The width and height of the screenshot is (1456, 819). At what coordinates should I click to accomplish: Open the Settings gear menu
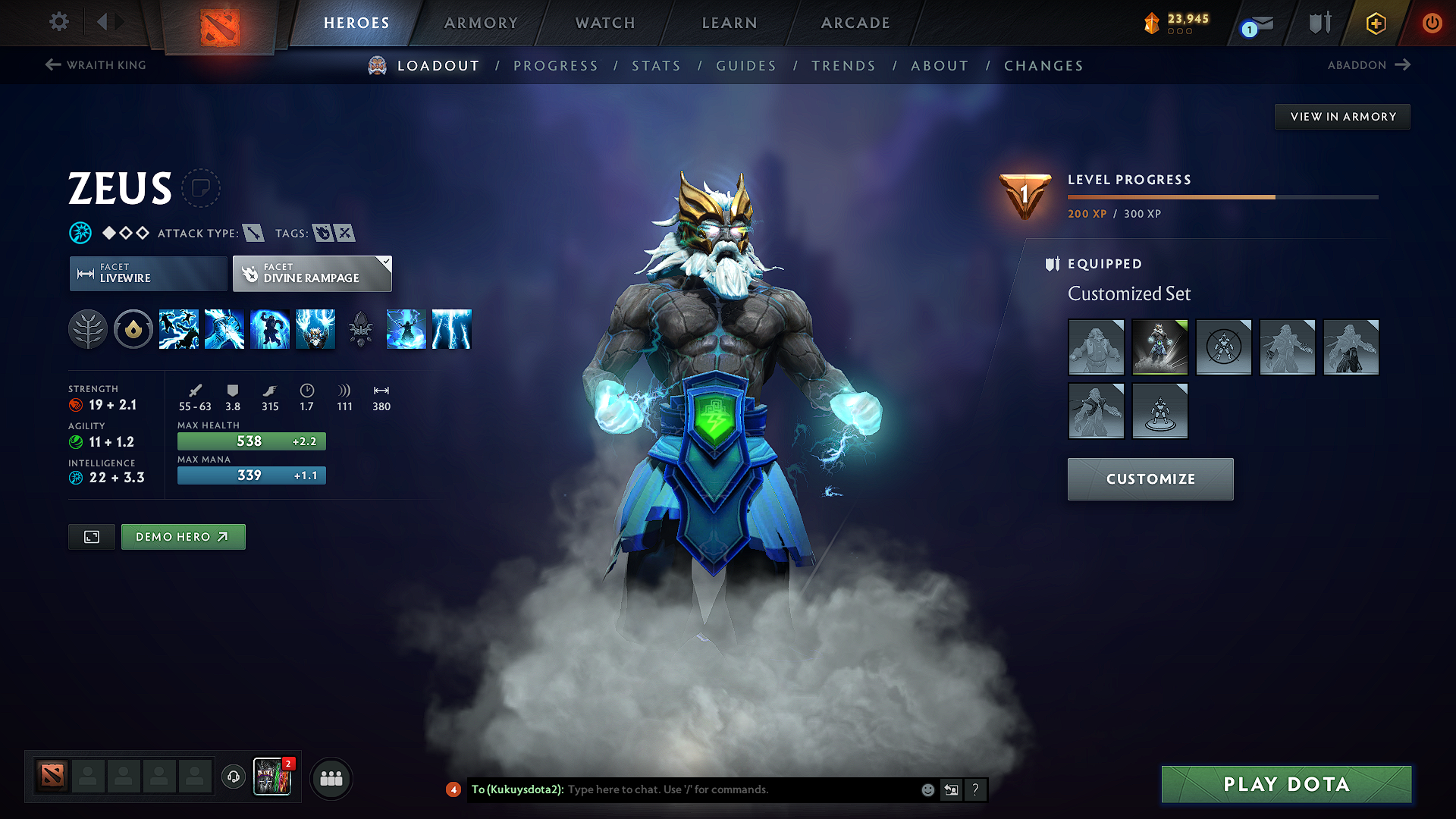pos(58,22)
